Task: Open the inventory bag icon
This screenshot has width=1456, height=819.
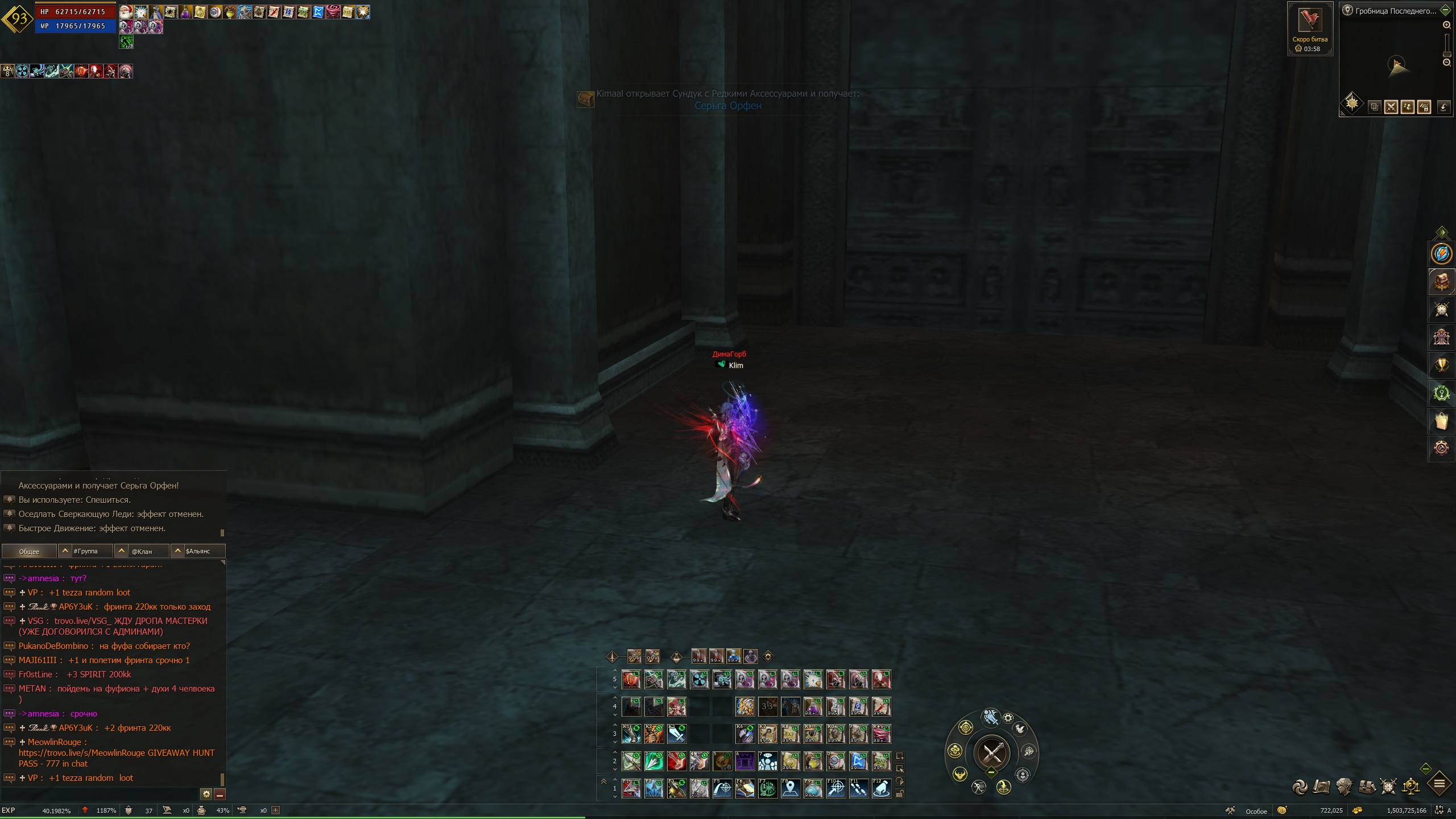Action: pyautogui.click(x=1367, y=787)
